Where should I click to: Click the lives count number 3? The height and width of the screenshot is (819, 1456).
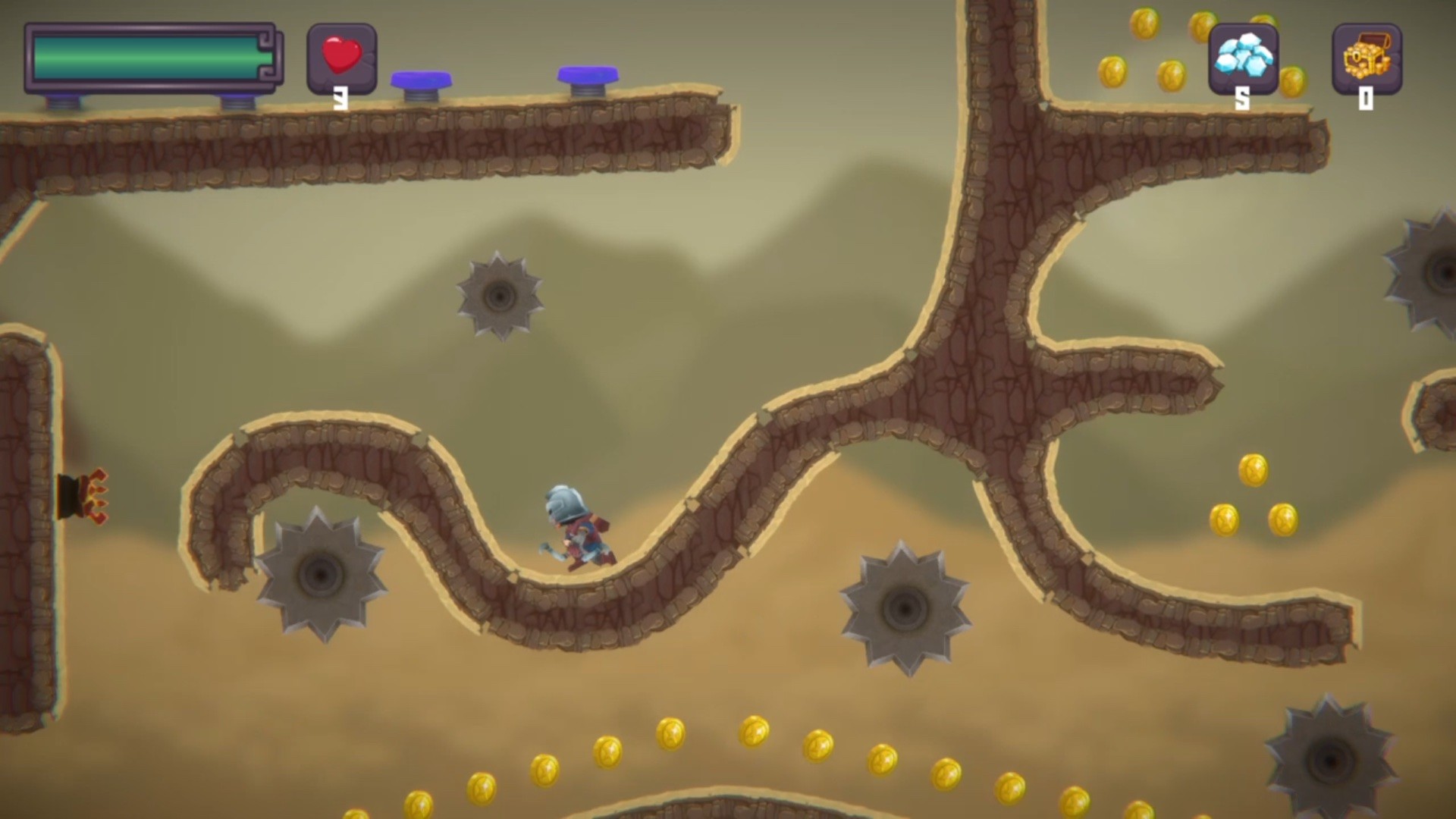[341, 97]
